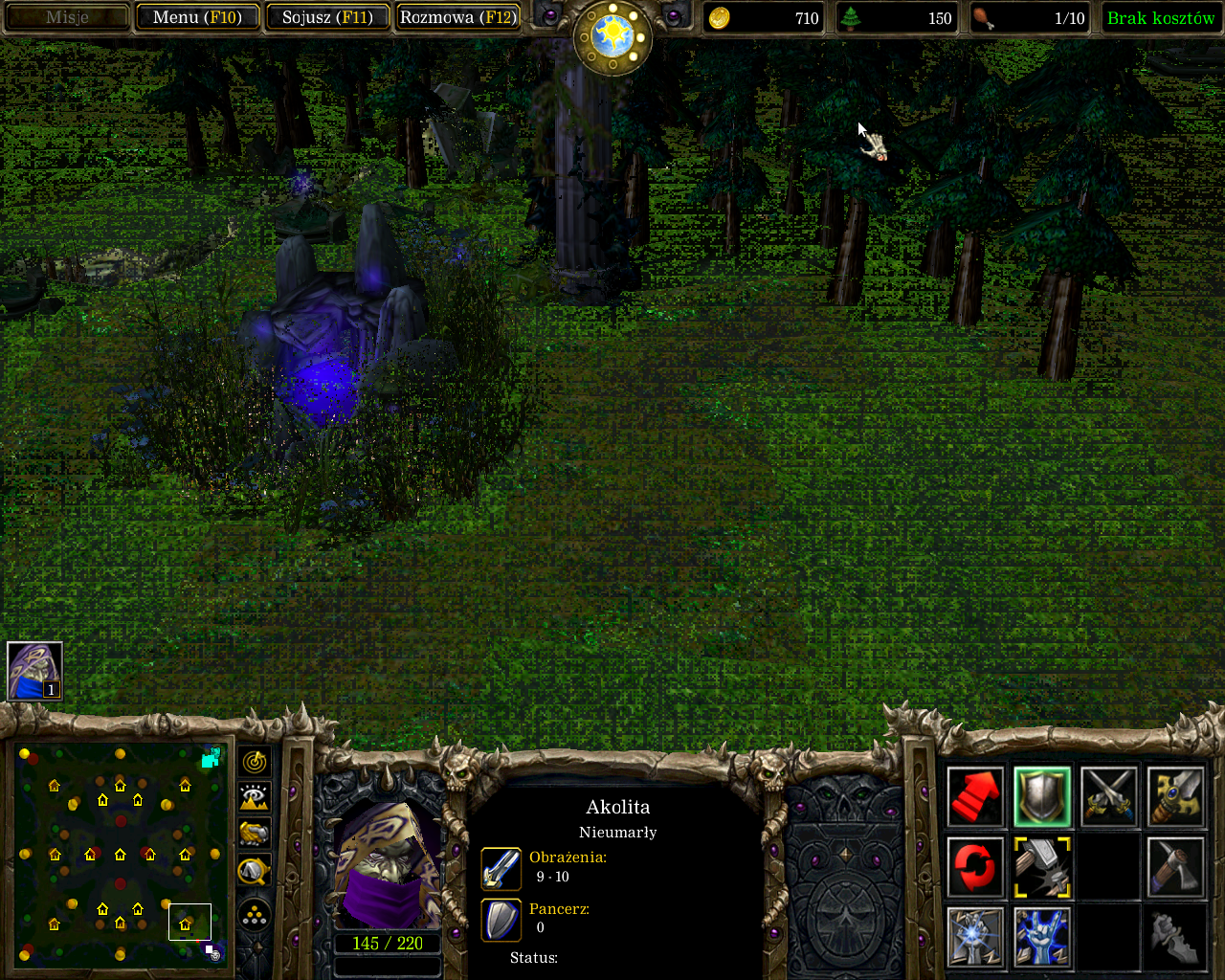
Task: Activate the crossed swords Hold Position command
Action: coord(1109,797)
